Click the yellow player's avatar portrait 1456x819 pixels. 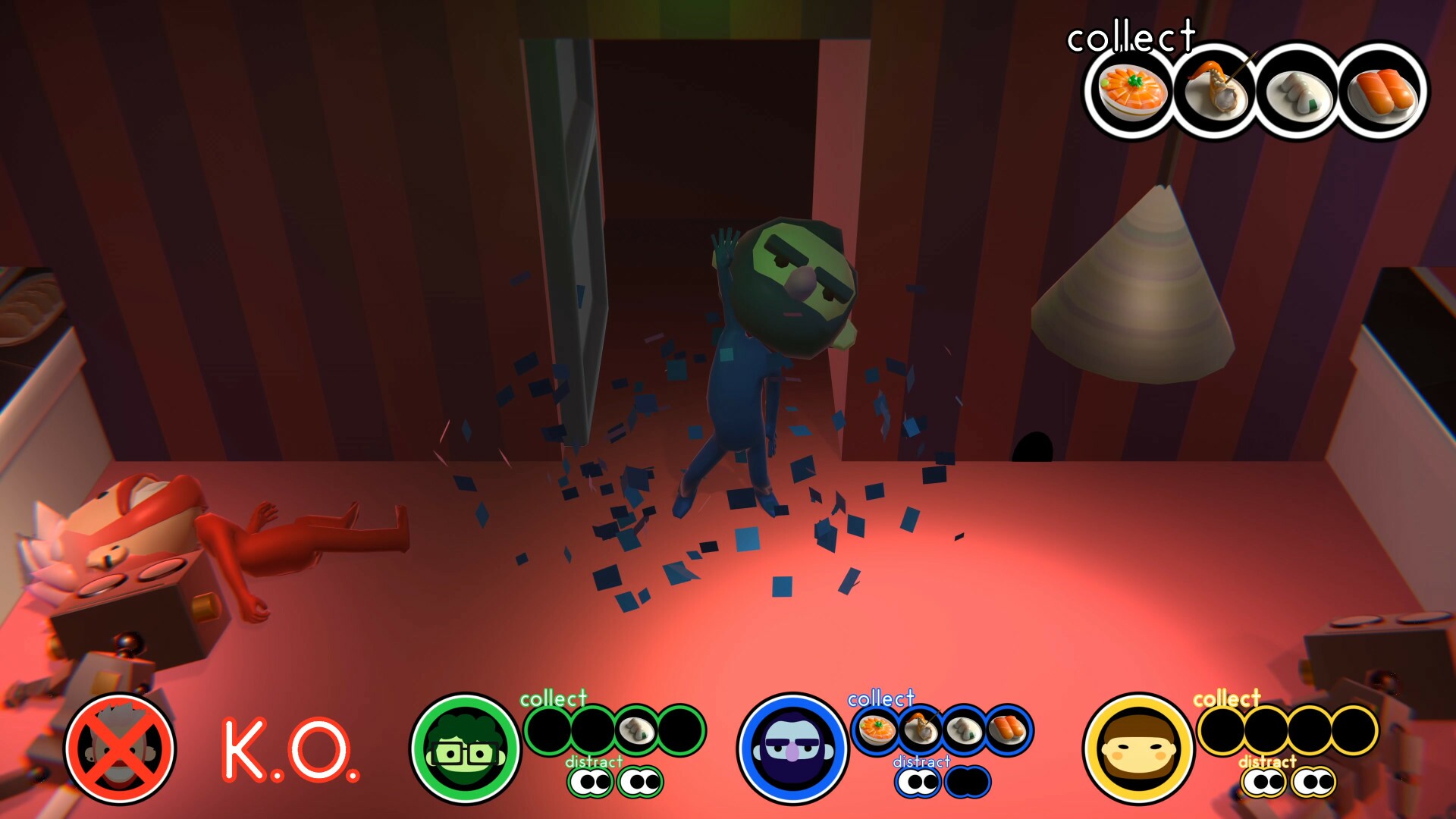coord(1137,747)
